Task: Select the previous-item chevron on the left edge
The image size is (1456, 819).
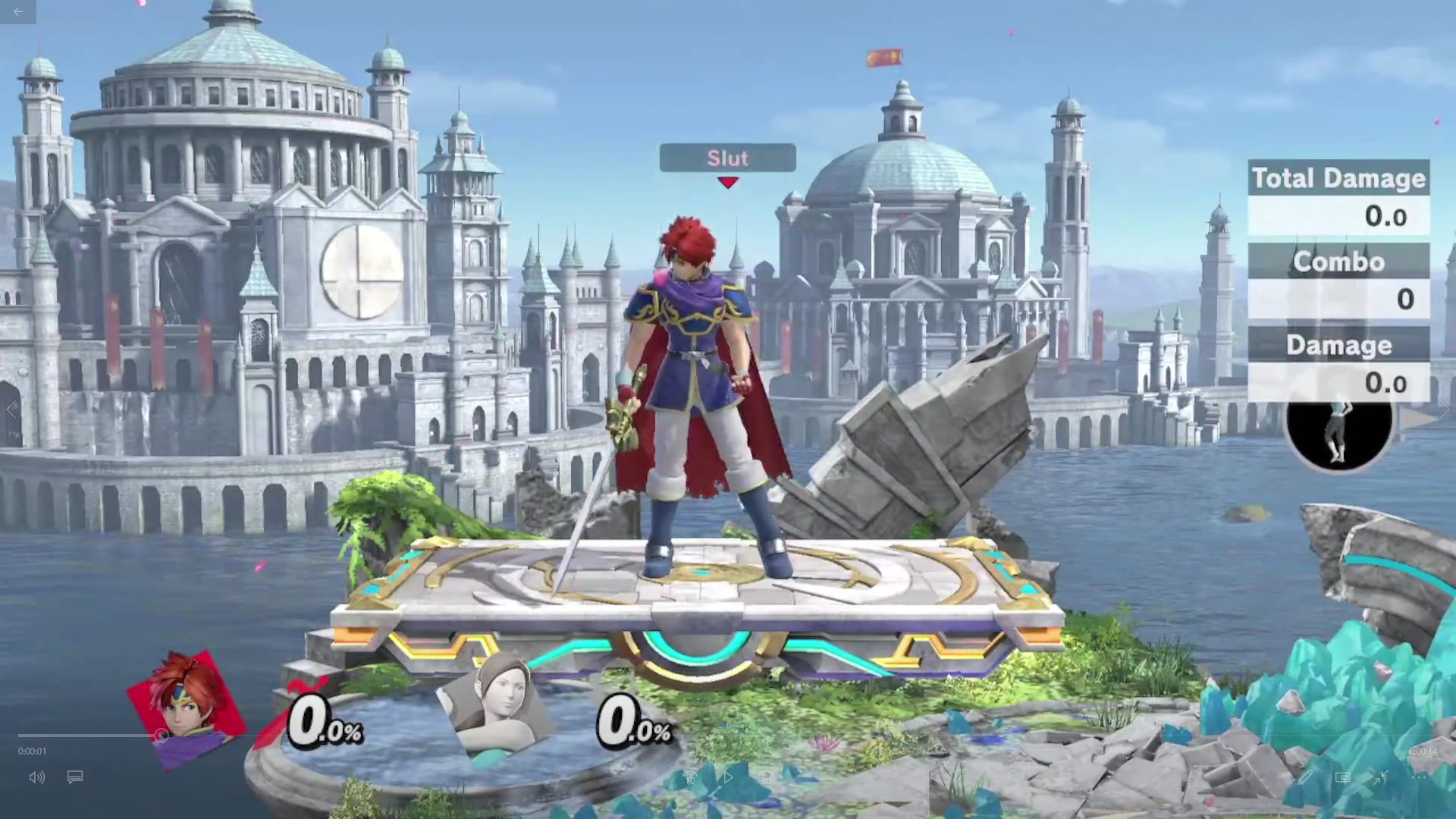Action: pyautogui.click(x=12, y=409)
